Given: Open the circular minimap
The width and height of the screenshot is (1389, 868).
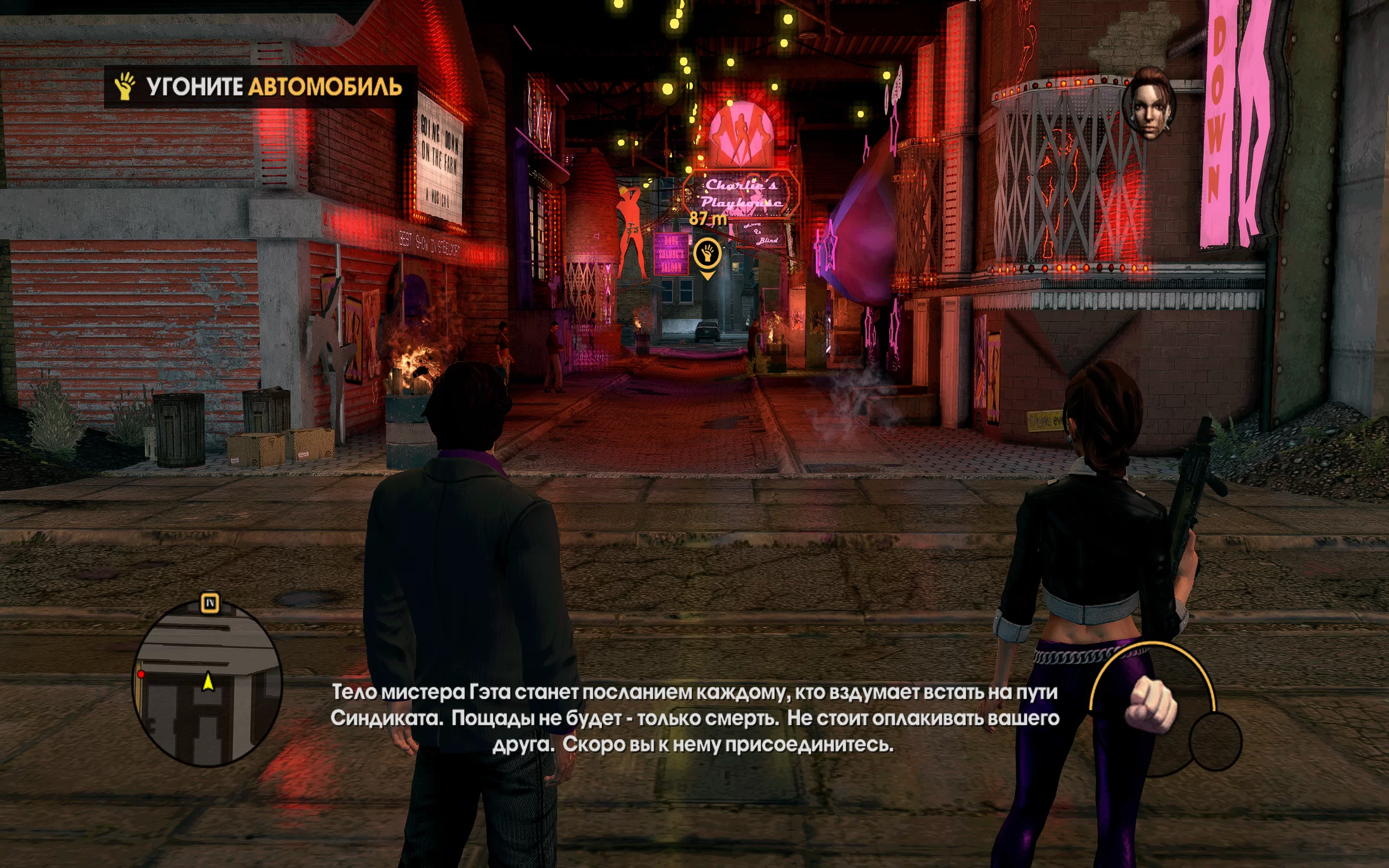Looking at the screenshot, I should [207, 683].
